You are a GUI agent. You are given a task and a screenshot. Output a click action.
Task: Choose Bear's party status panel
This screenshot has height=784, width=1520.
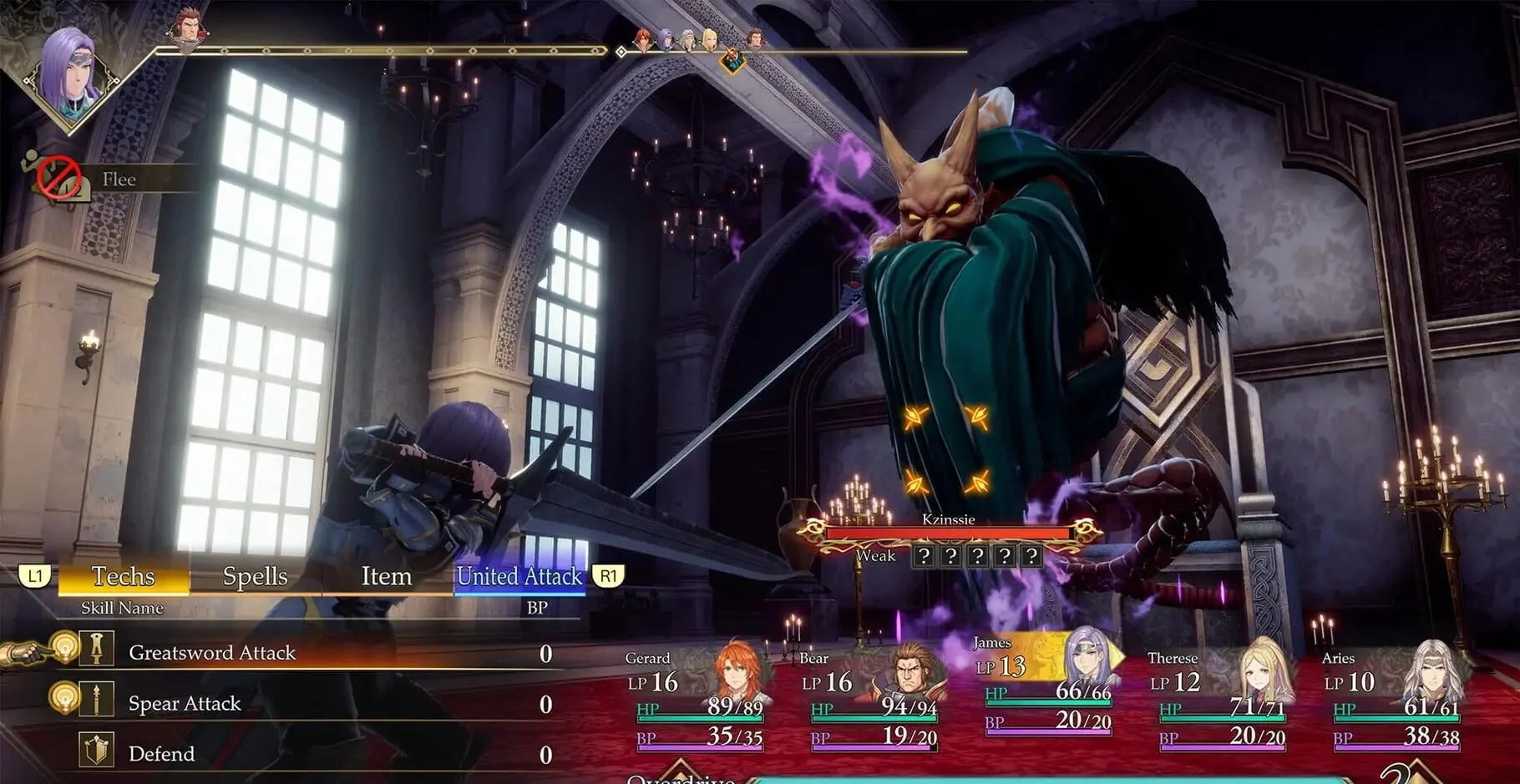click(x=871, y=697)
